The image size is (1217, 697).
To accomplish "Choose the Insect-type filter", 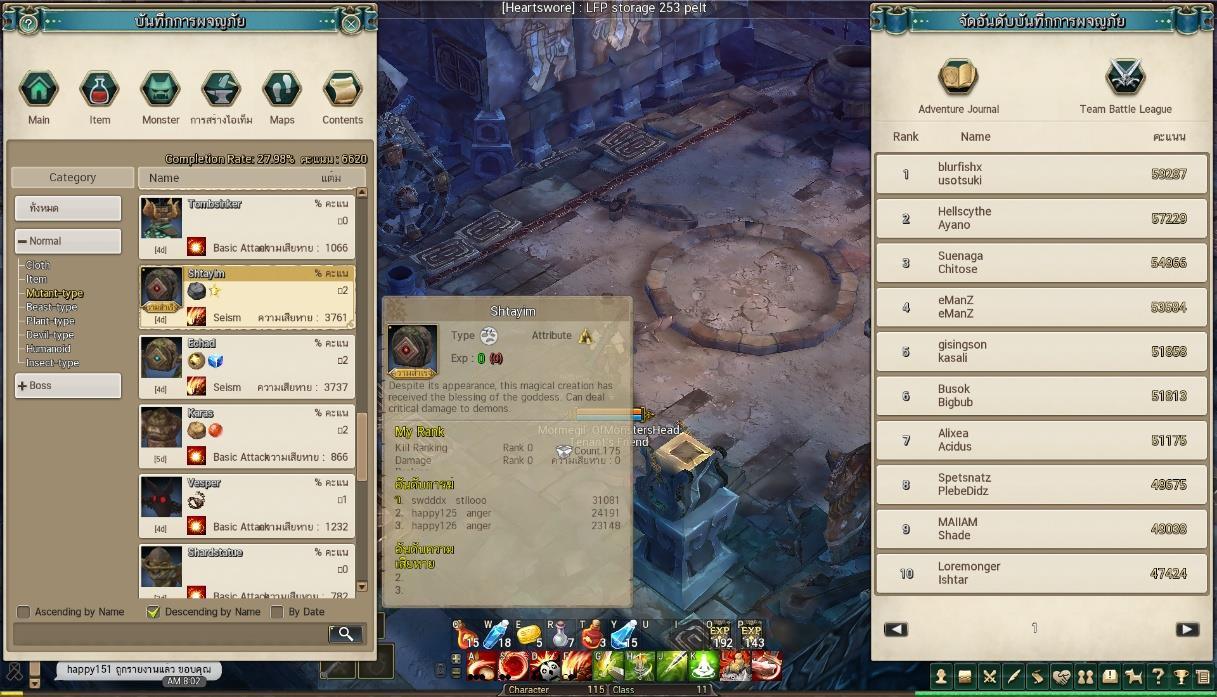I will tap(53, 363).
